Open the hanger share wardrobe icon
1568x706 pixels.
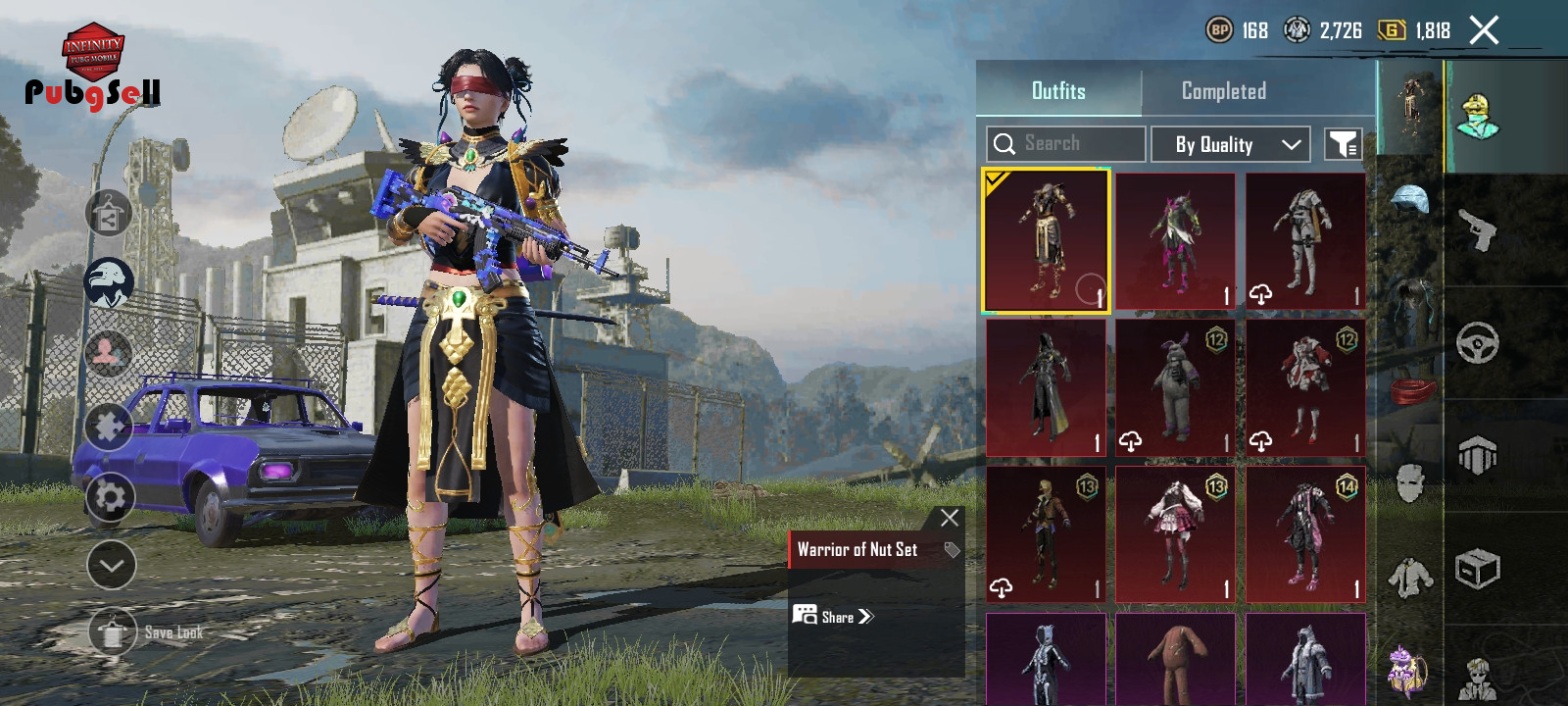(109, 214)
